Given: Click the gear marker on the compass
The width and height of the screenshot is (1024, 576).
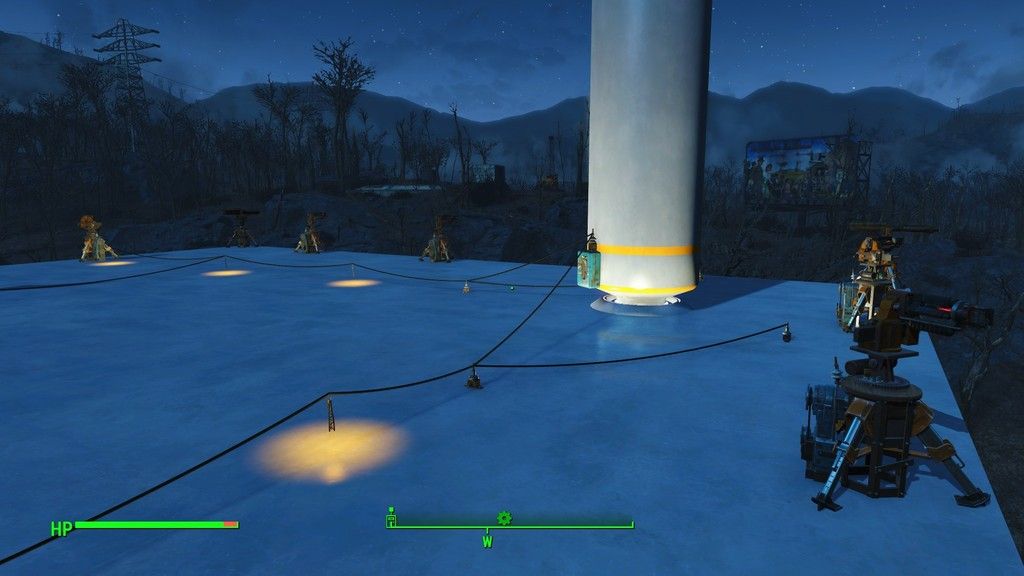Looking at the screenshot, I should pos(504,518).
